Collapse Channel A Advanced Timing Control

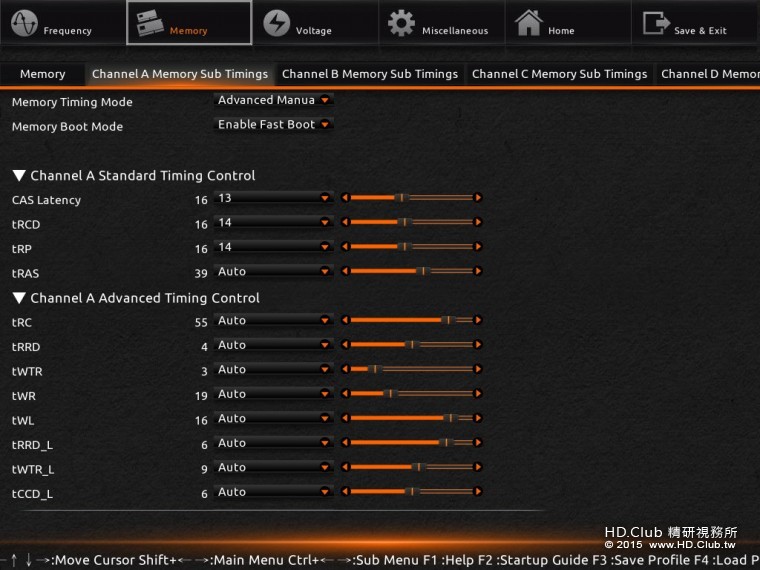(x=19, y=298)
